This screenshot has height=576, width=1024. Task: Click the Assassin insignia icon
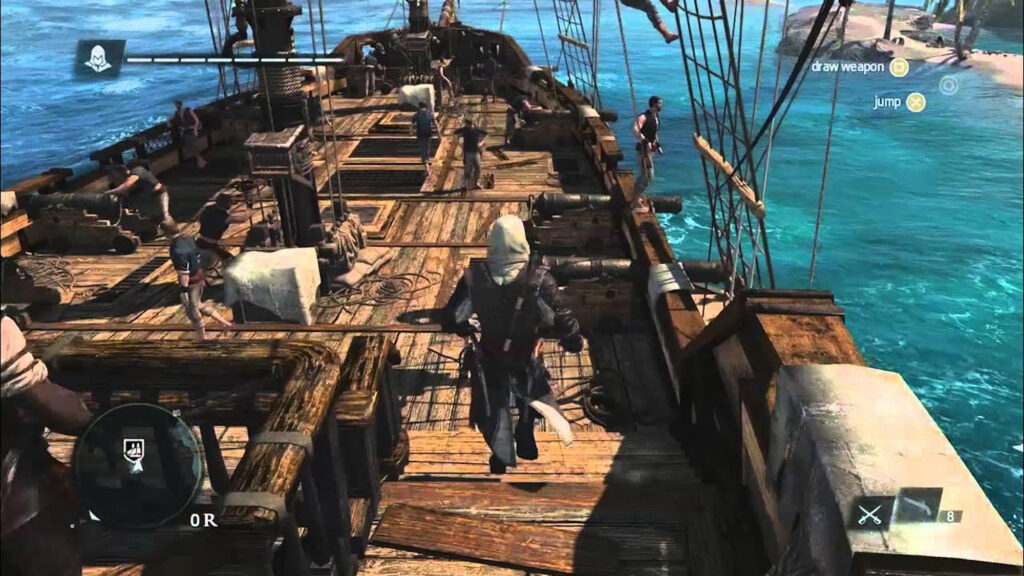click(x=99, y=59)
